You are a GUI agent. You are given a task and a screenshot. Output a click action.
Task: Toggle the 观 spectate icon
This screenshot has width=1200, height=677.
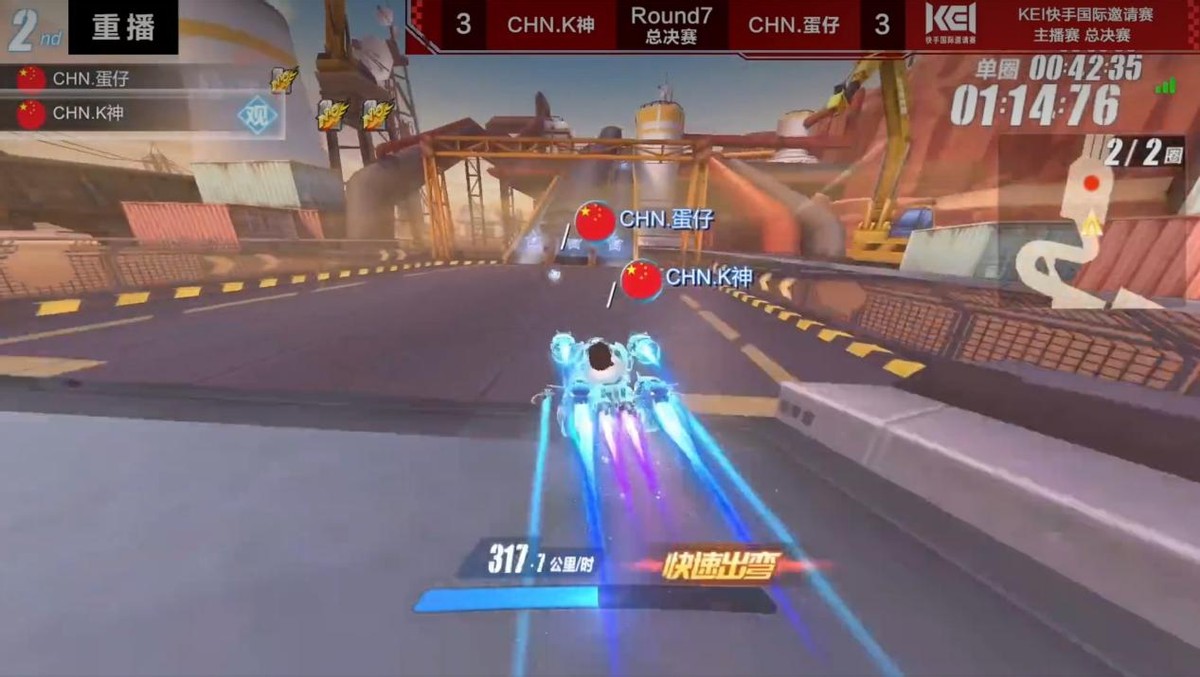tap(257, 115)
